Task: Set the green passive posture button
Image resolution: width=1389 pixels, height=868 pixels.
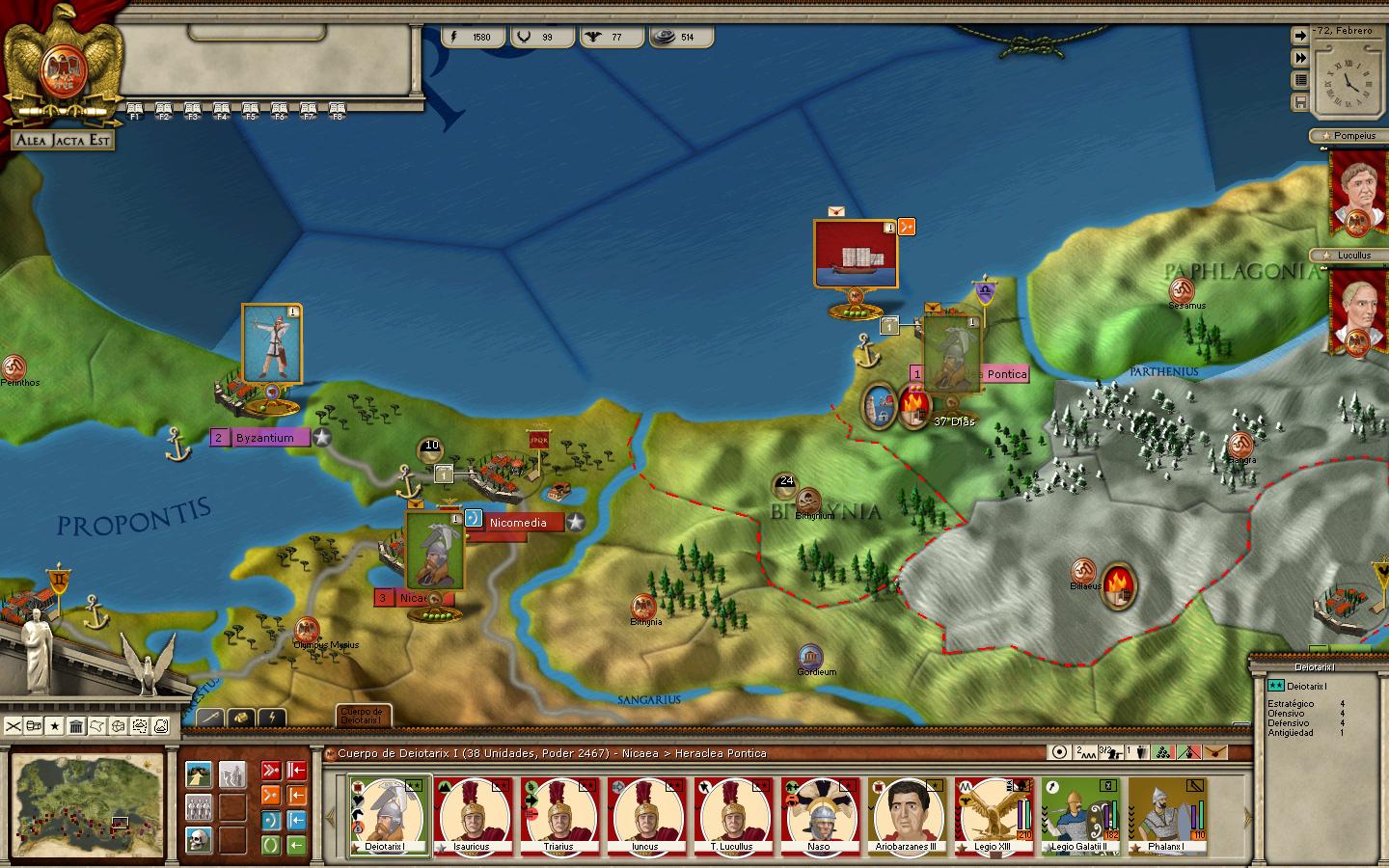Action: 271,845
